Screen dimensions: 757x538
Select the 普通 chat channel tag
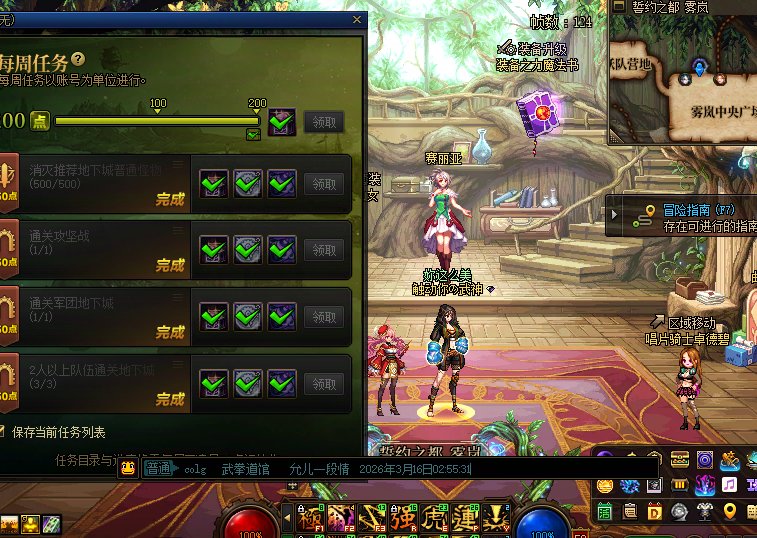[158, 469]
